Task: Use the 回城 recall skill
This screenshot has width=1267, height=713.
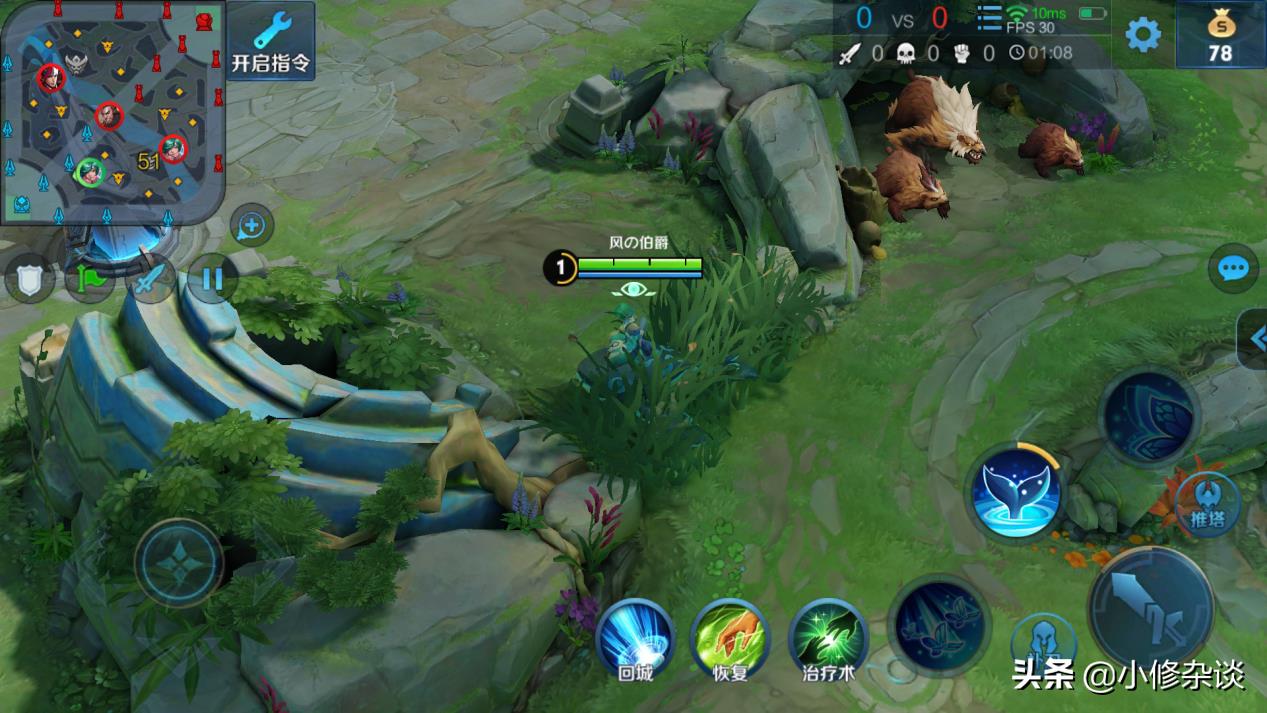Action: 635,638
